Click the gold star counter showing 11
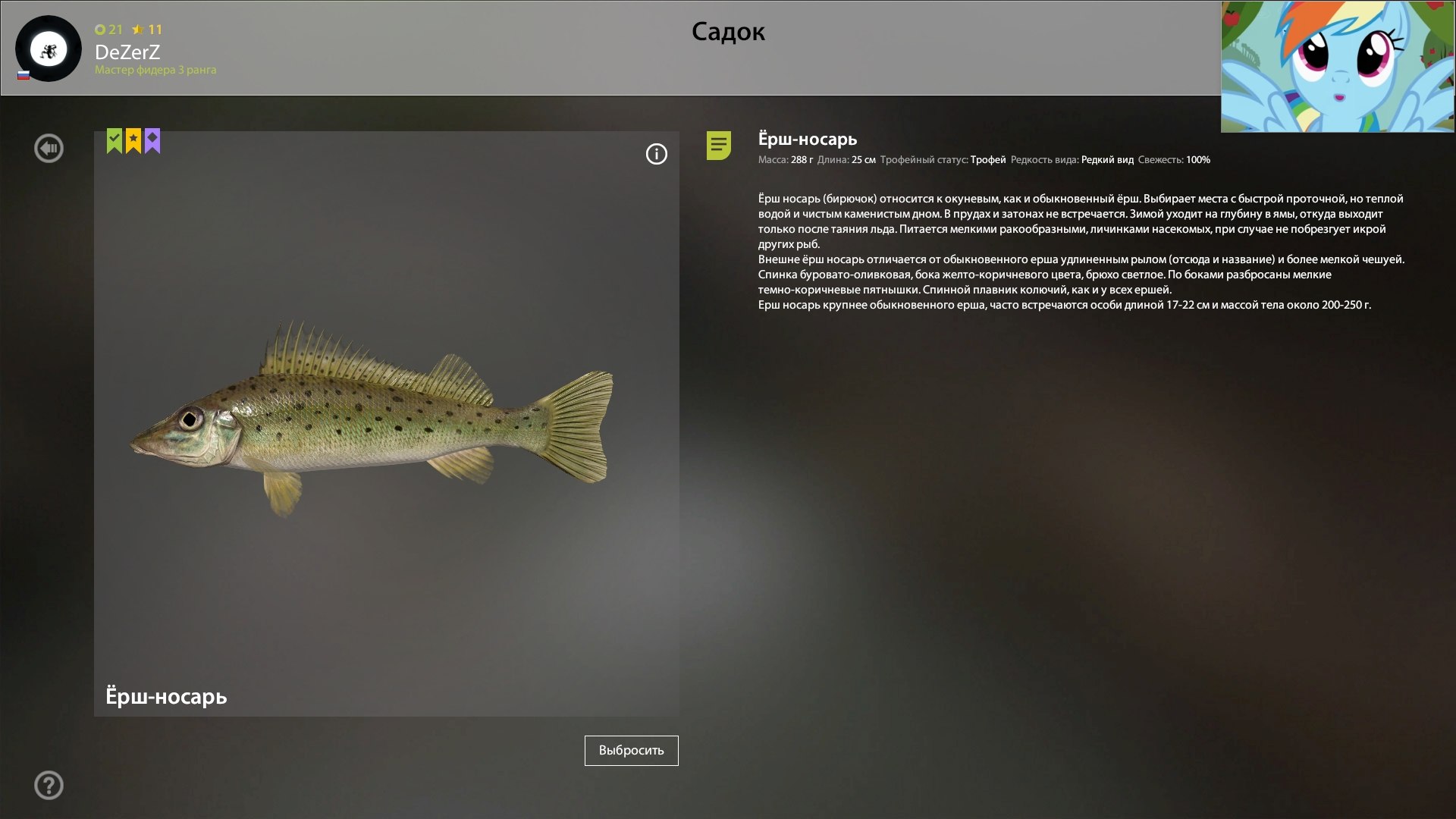Image resolution: width=1456 pixels, height=819 pixels. point(146,30)
